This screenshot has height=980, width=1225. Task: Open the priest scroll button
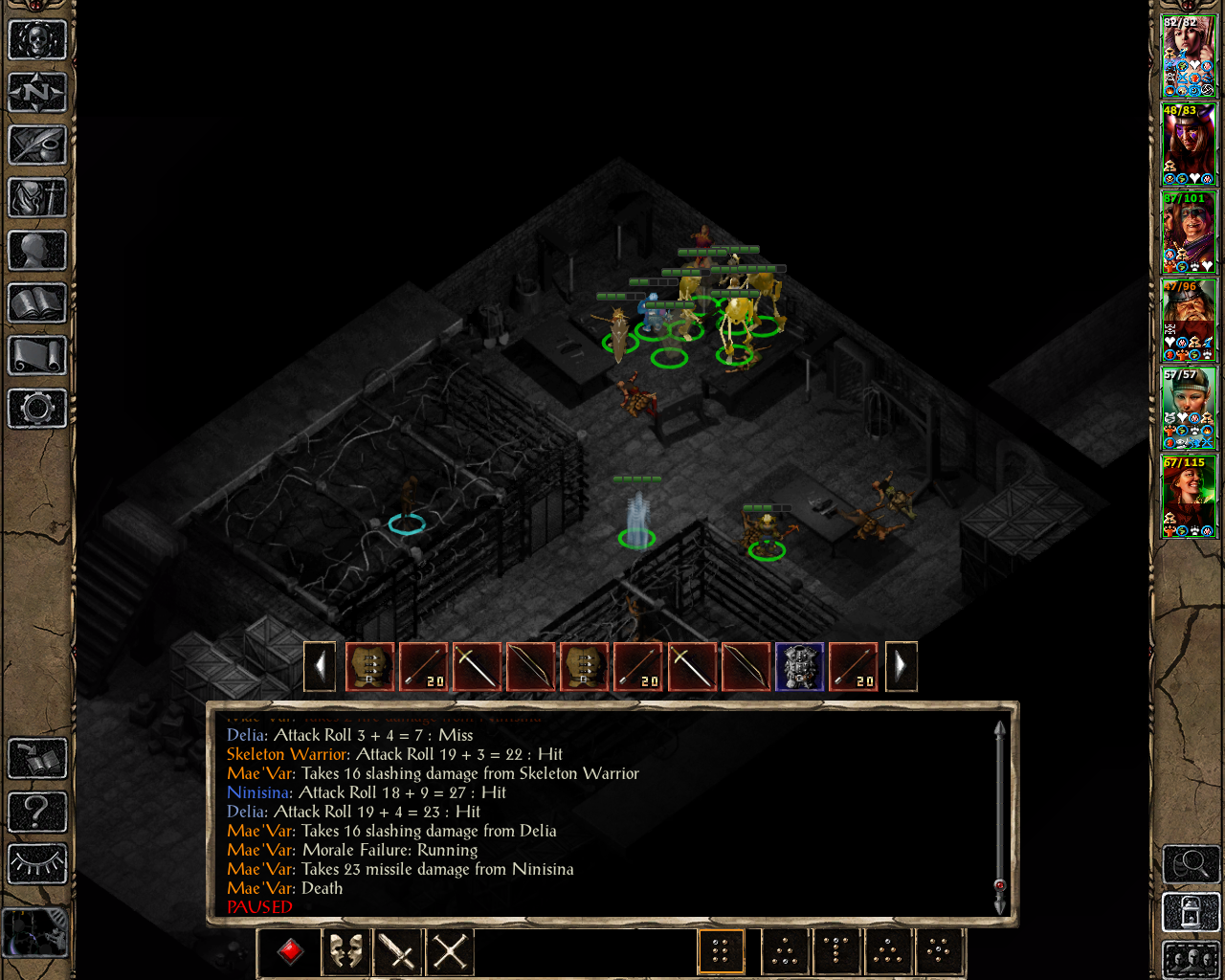(x=37, y=356)
